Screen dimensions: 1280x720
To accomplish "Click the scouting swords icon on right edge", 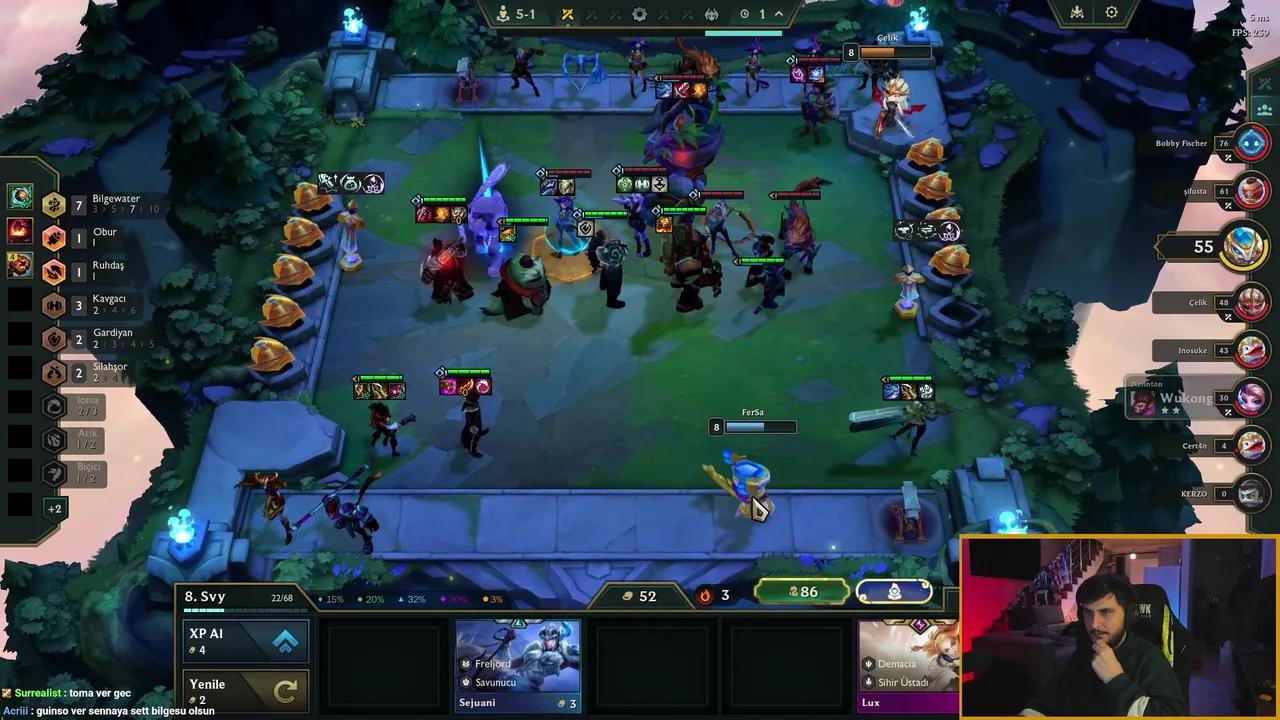I will (x=1265, y=83).
